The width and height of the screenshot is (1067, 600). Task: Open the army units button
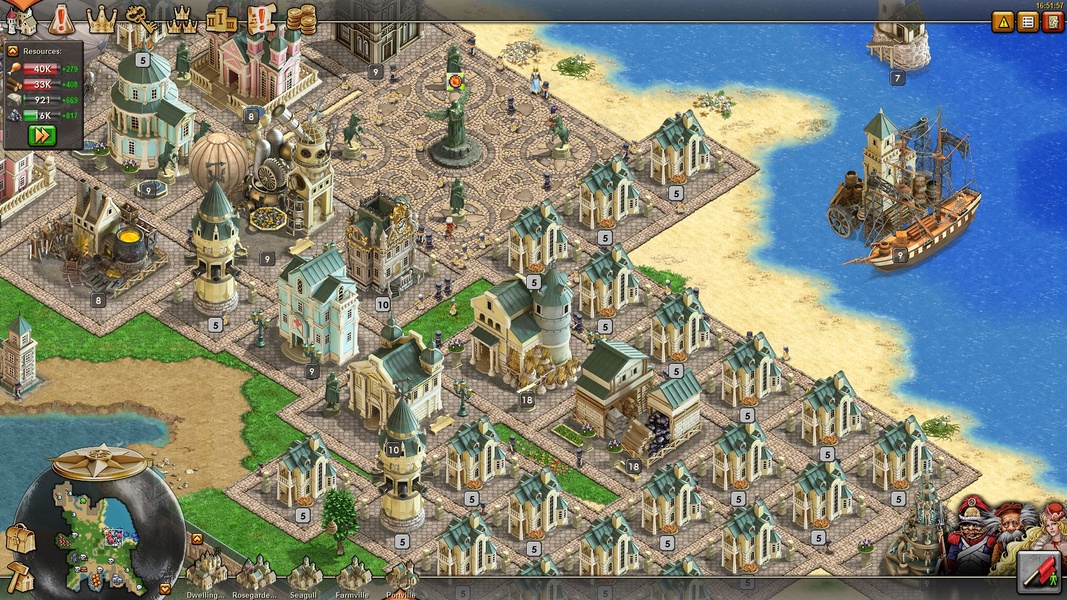coord(1039,572)
